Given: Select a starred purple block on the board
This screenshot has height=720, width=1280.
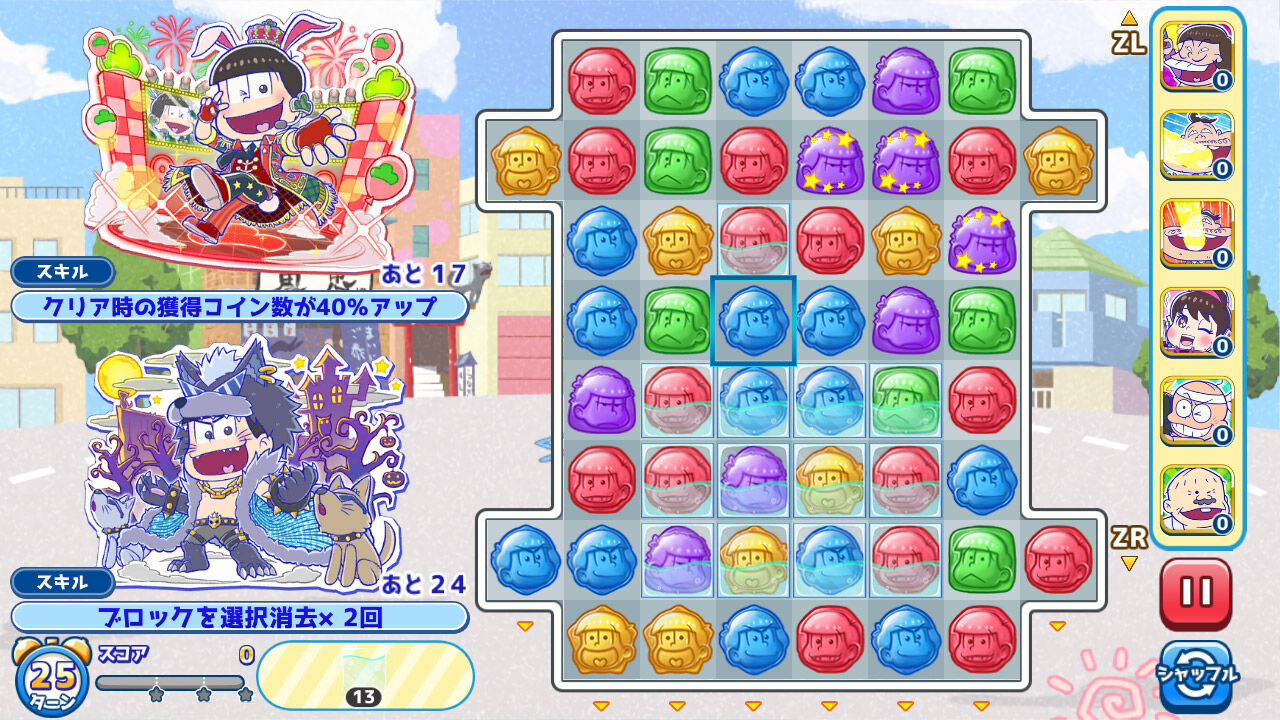Looking at the screenshot, I should (903, 160).
